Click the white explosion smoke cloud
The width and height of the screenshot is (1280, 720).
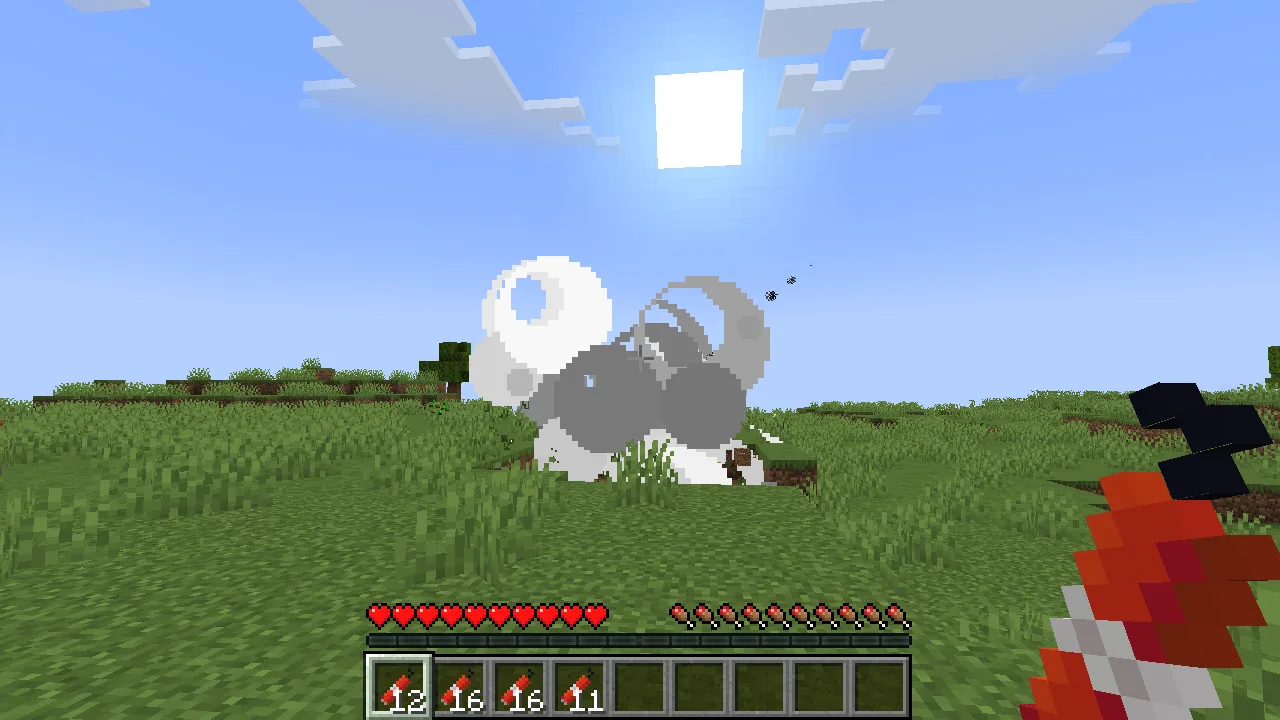(x=550, y=310)
